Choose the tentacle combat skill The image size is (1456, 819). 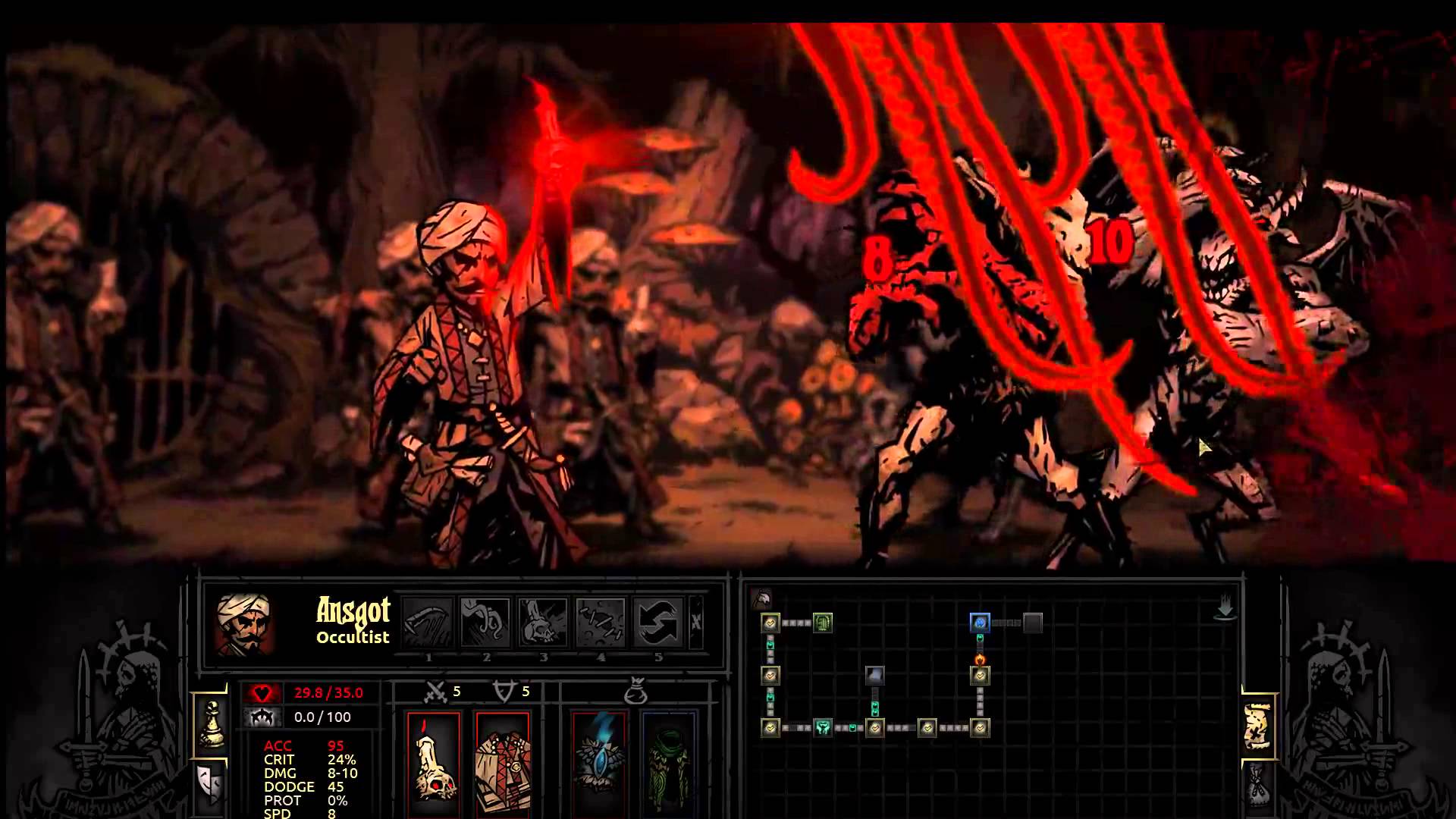[x=485, y=623]
